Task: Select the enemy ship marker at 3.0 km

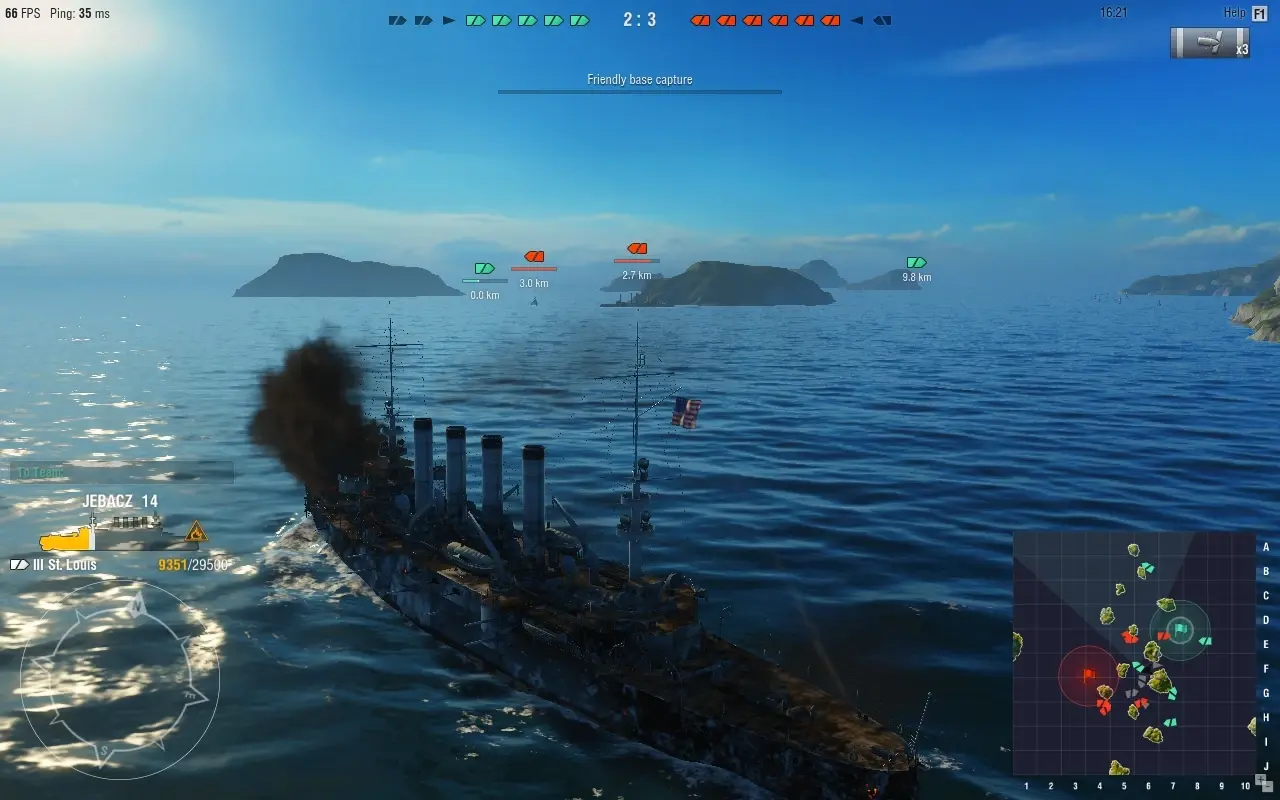Action: (534, 257)
